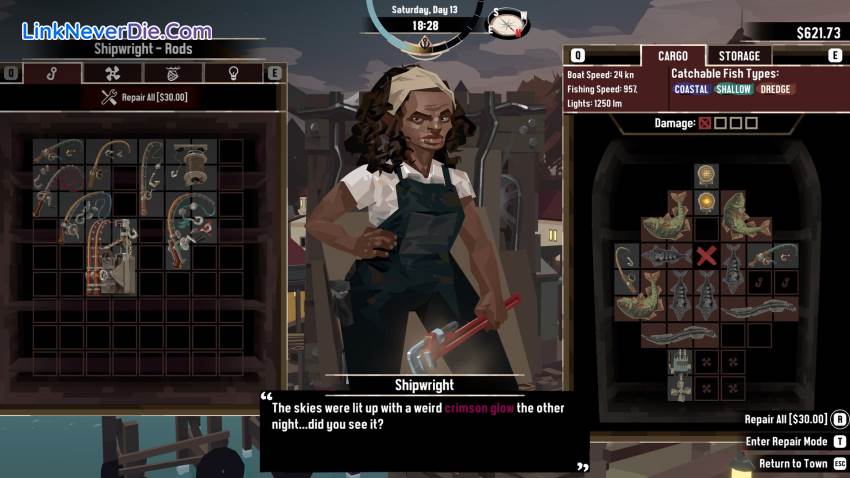
Task: Select the fishing hook Rods tab
Action: (53, 73)
